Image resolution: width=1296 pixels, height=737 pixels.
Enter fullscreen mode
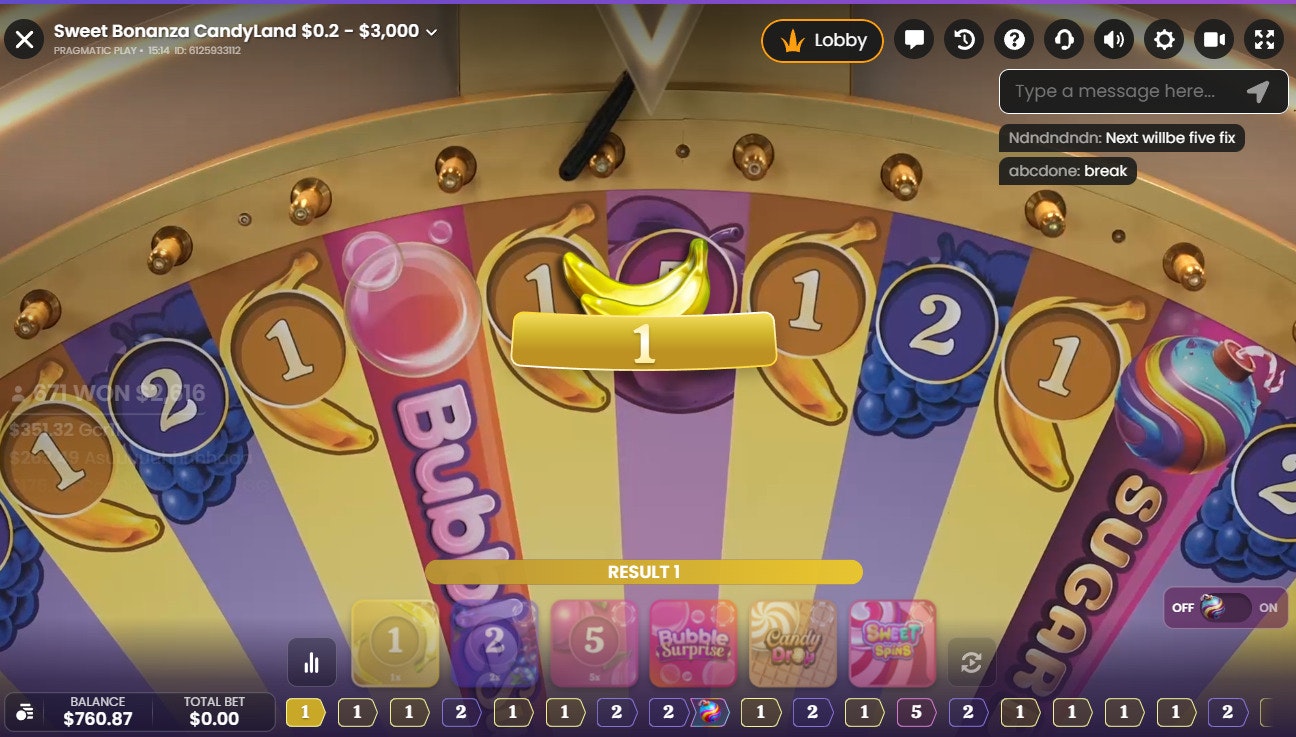(x=1263, y=40)
